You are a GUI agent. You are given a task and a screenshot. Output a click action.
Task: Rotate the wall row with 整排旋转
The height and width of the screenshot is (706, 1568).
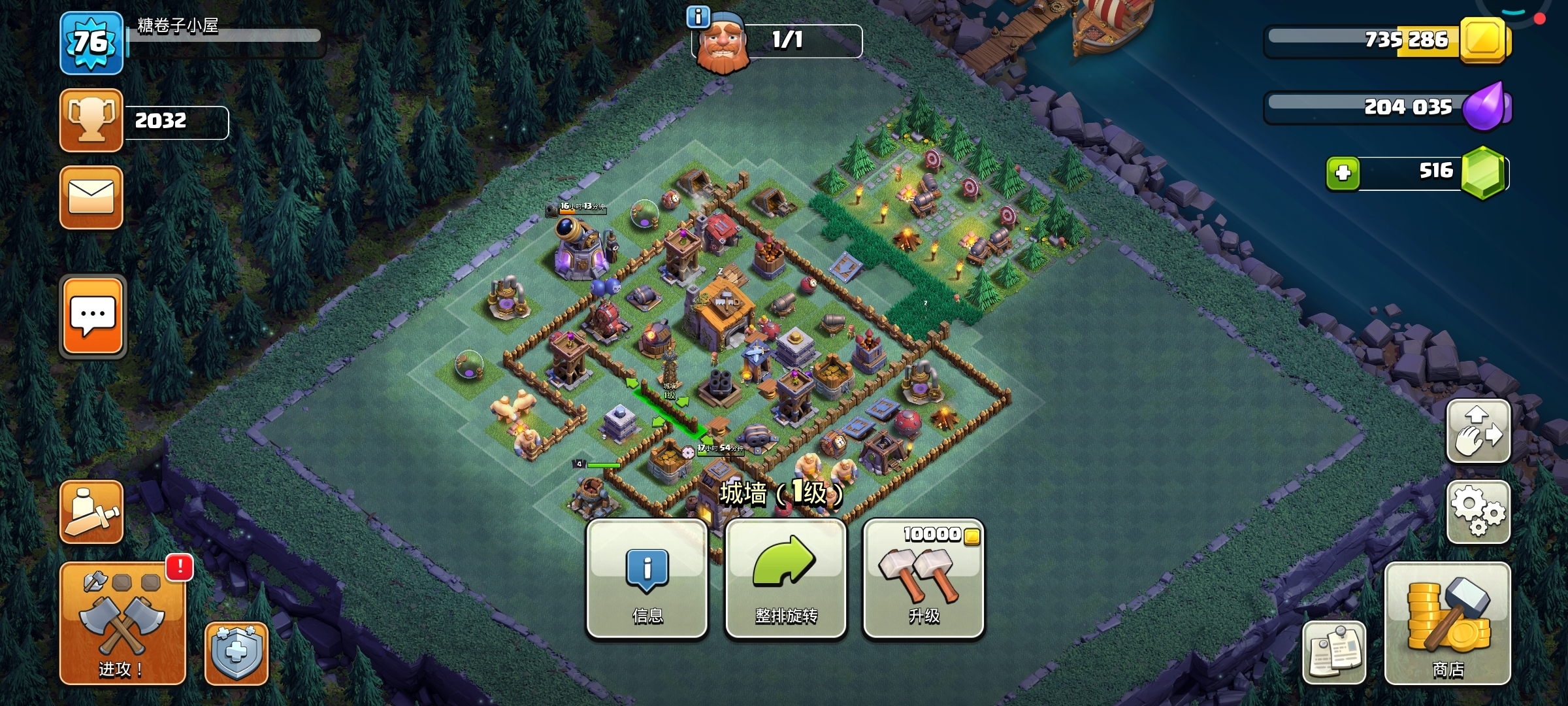[x=785, y=579]
